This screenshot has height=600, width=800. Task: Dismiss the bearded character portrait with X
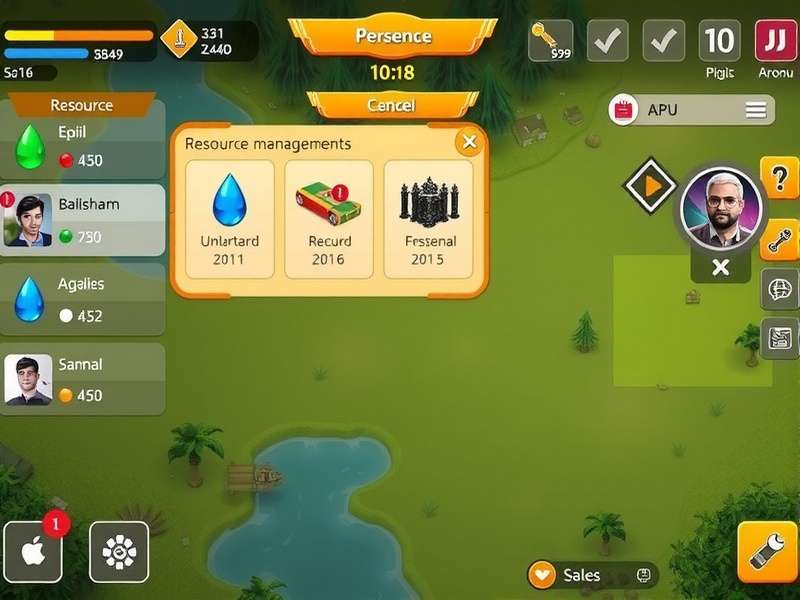click(x=720, y=267)
